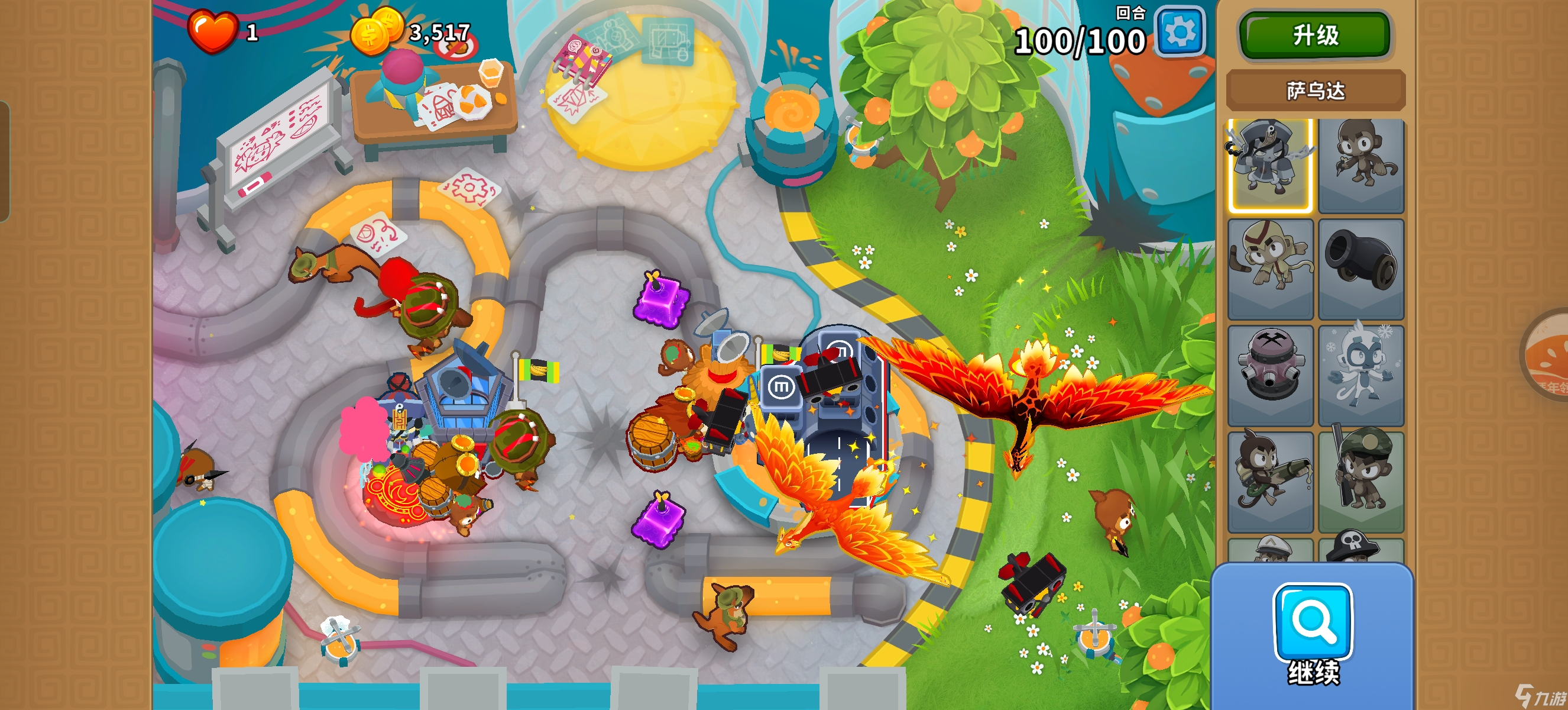Choose the Dart Monkey tower slot
The height and width of the screenshot is (710, 1568).
point(1361,165)
